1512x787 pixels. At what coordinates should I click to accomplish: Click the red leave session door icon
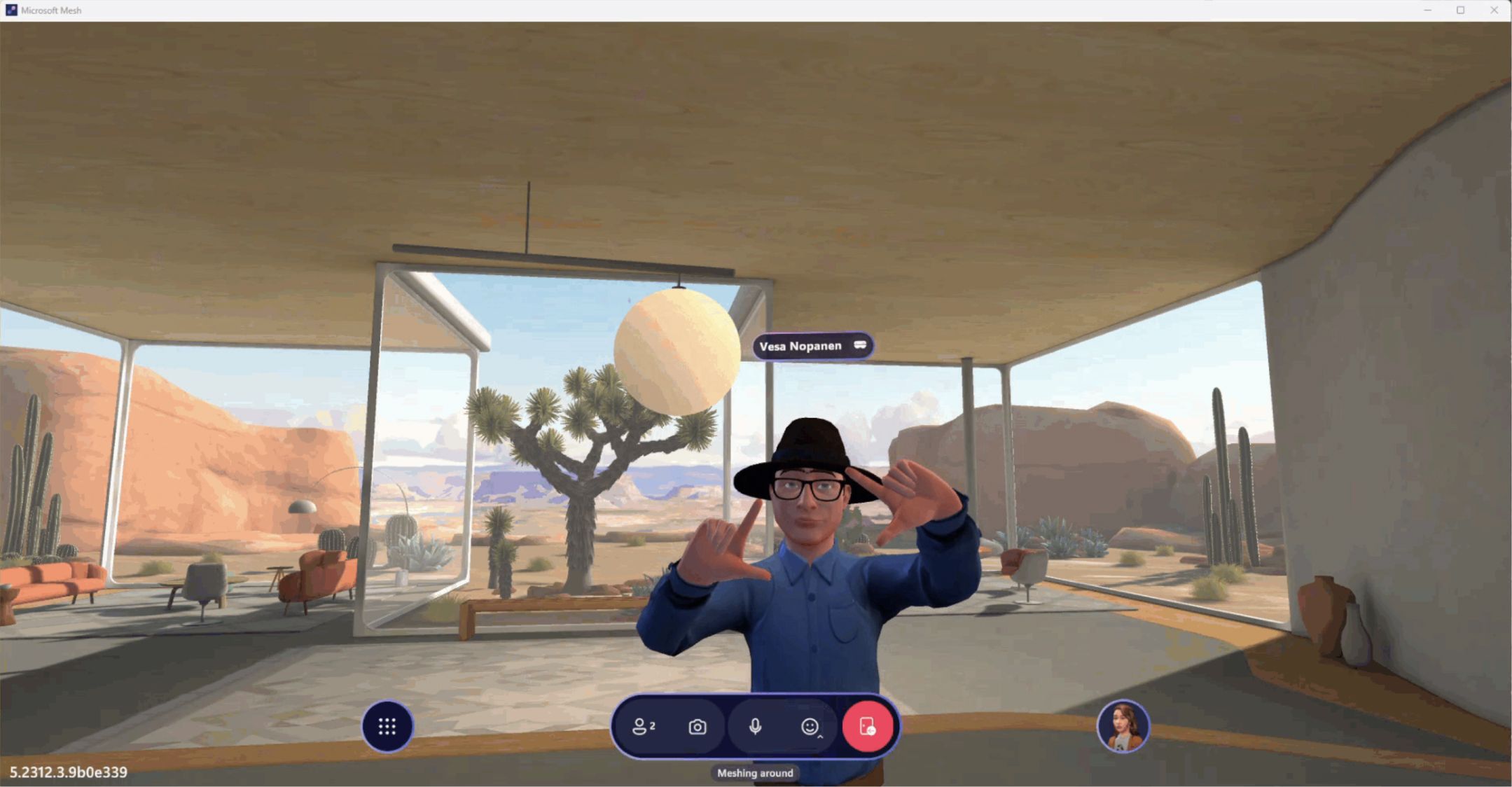tap(868, 727)
